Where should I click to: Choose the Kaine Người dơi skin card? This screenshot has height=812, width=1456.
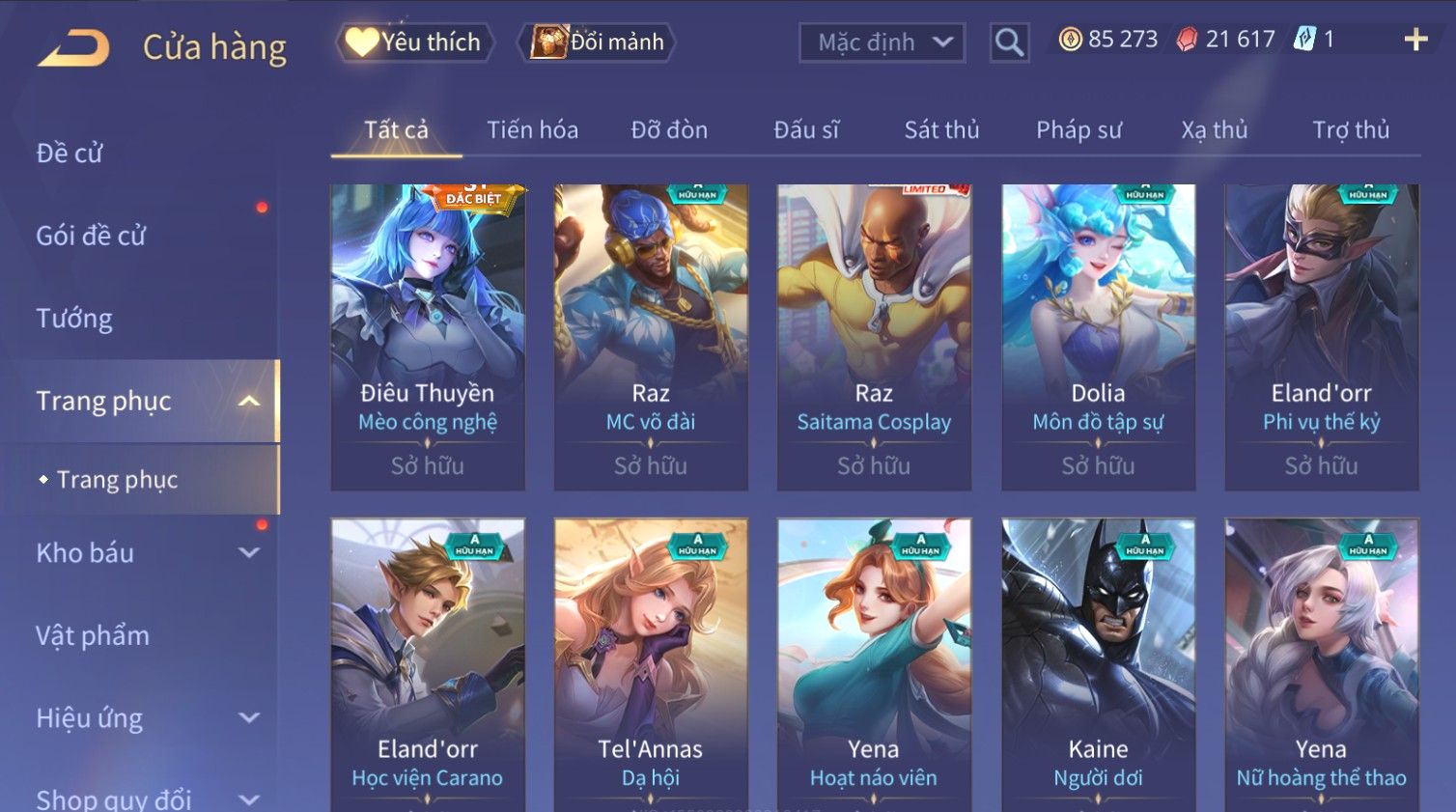point(1098,664)
